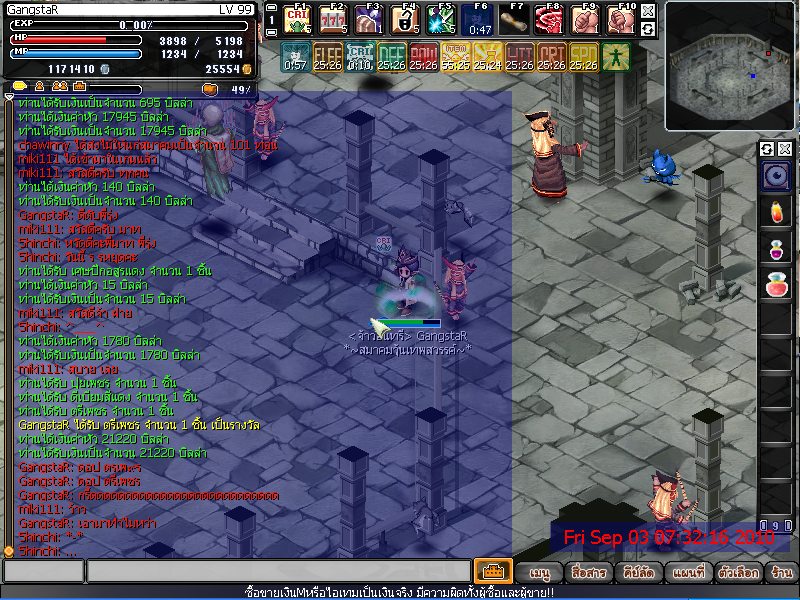
Task: Use the F10 thumbs-up emote slot
Action: [x=620, y=19]
